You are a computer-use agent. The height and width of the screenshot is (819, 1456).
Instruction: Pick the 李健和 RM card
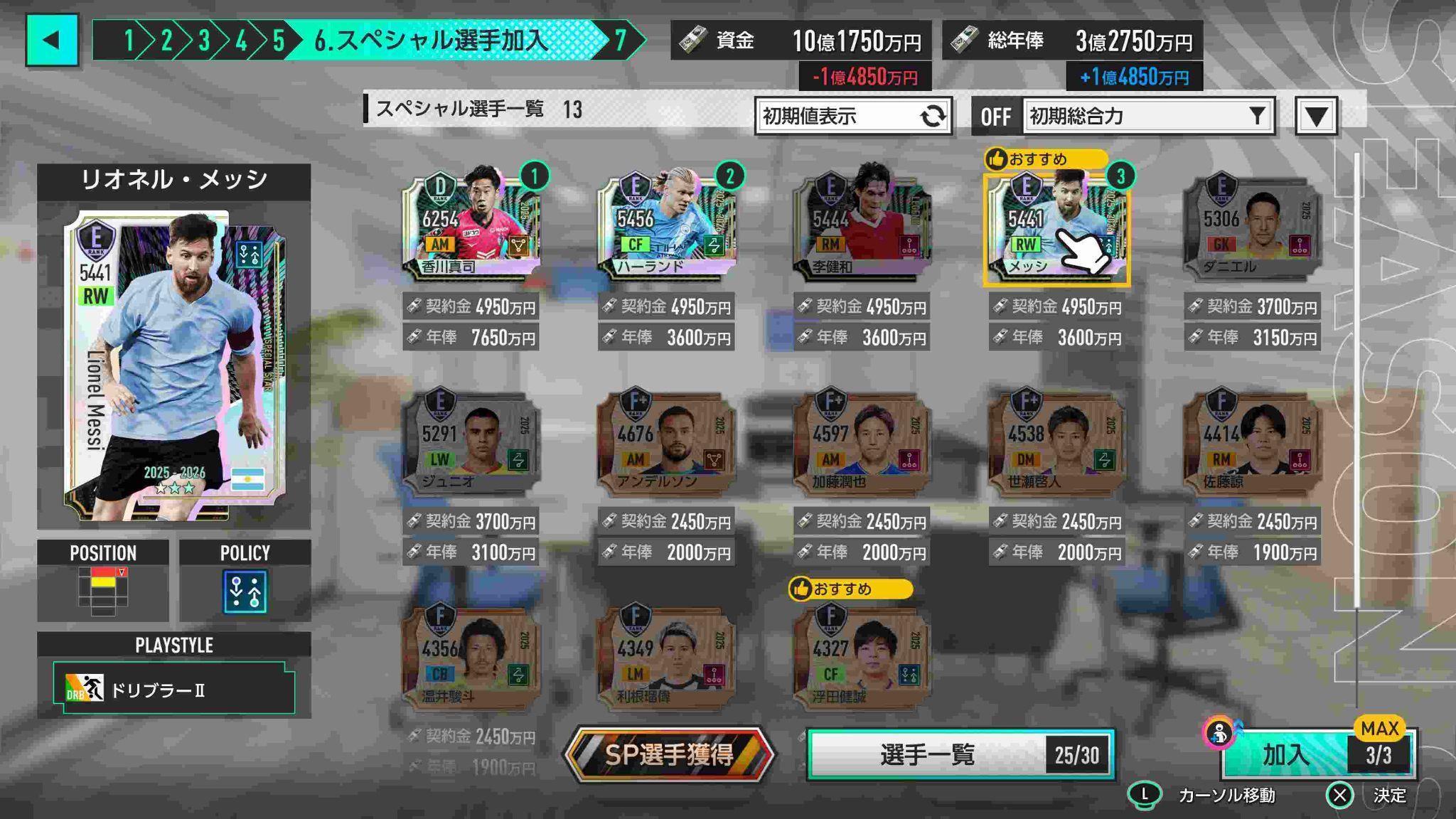pyautogui.click(x=862, y=224)
